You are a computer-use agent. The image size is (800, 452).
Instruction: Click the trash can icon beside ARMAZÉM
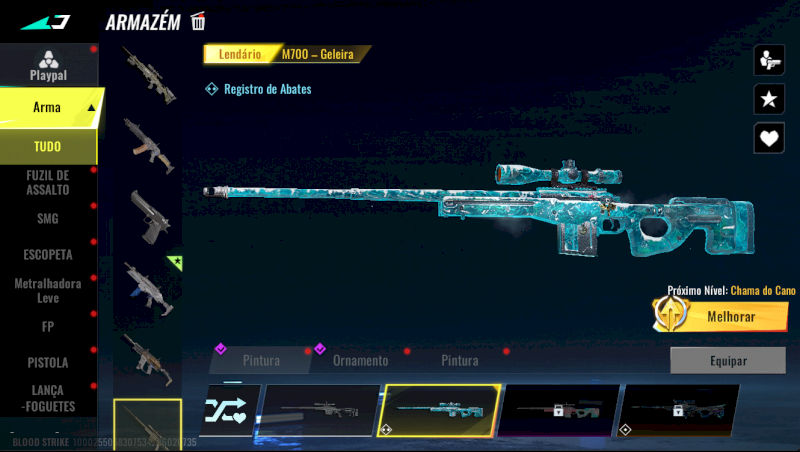(x=198, y=21)
